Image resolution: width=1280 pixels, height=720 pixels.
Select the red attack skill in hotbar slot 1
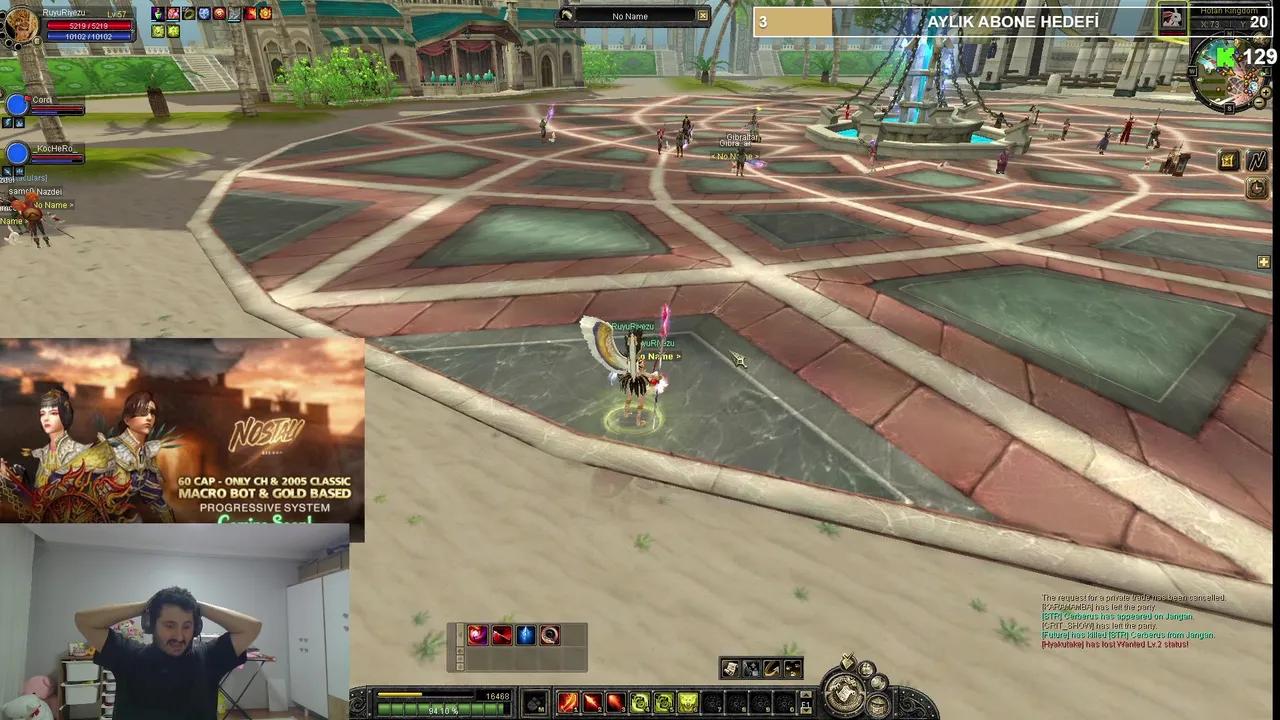567,701
